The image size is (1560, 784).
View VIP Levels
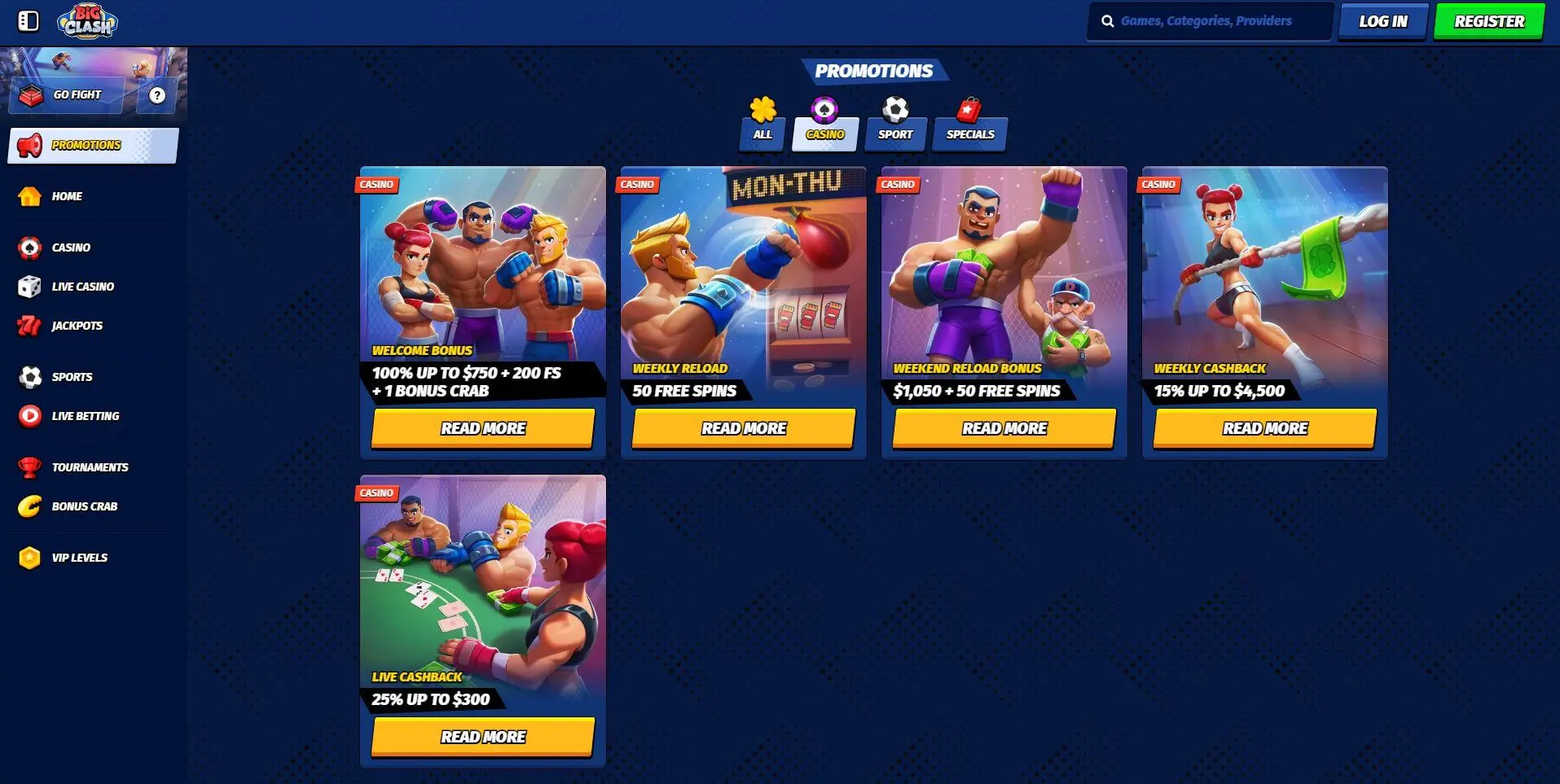click(x=79, y=558)
